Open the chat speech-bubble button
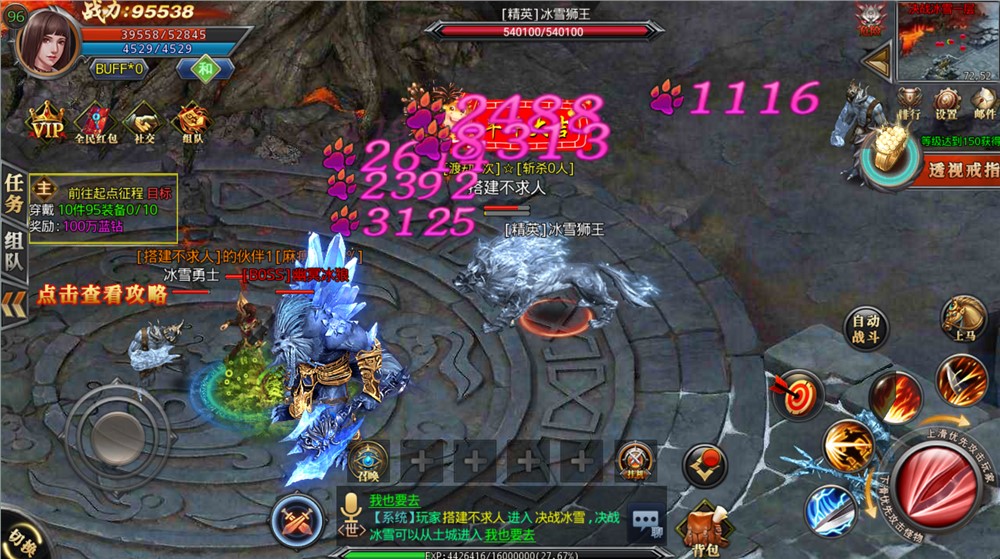The width and height of the screenshot is (1000, 559). pos(647,521)
